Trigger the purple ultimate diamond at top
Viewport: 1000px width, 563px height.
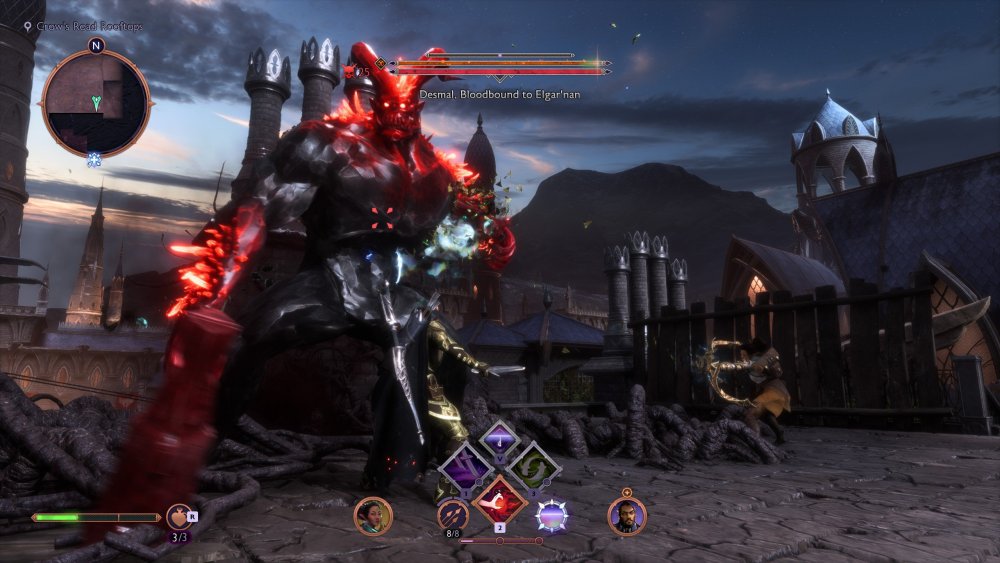[x=498, y=439]
